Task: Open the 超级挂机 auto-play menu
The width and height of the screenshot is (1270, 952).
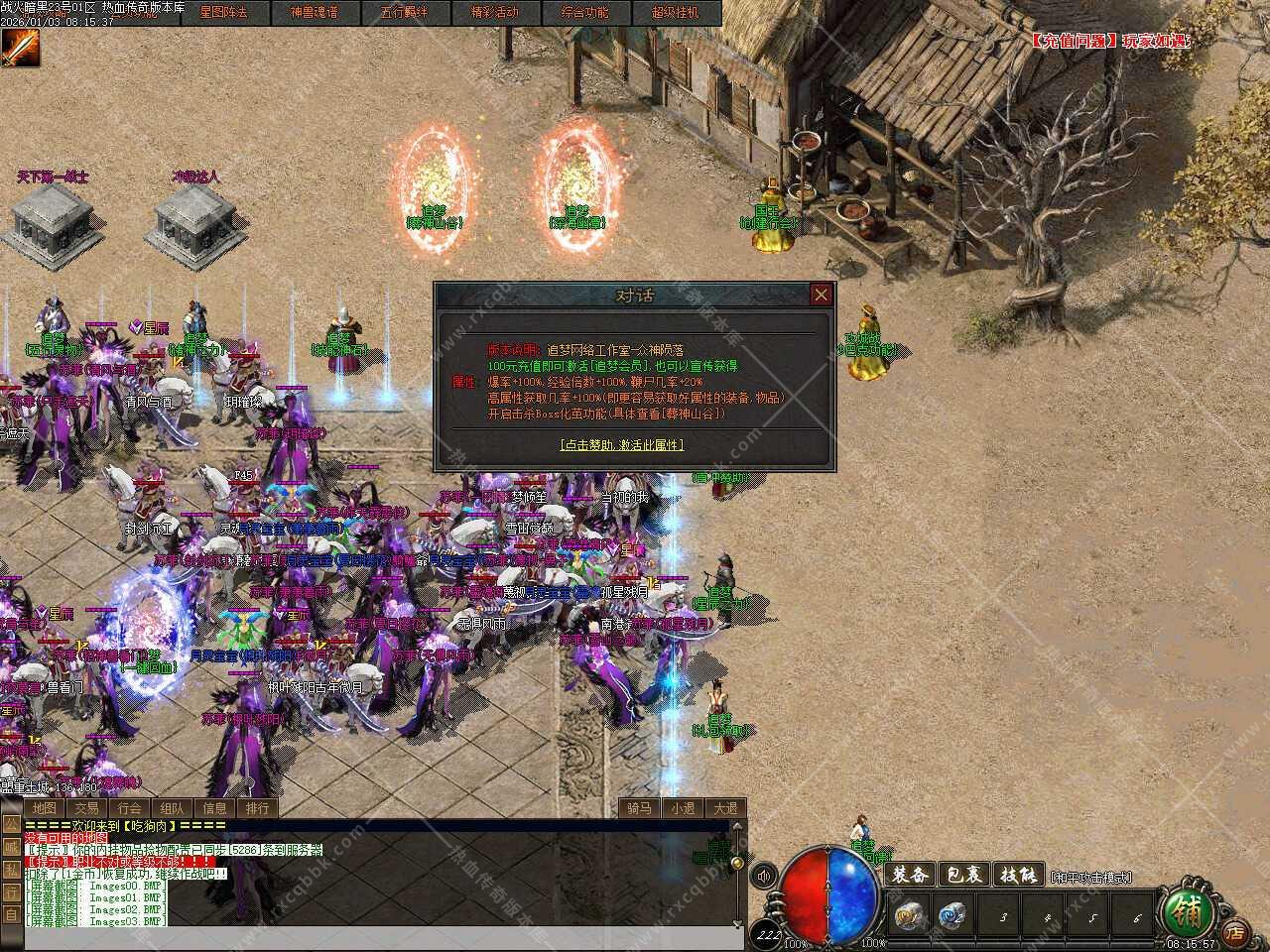Action: tap(675, 13)
